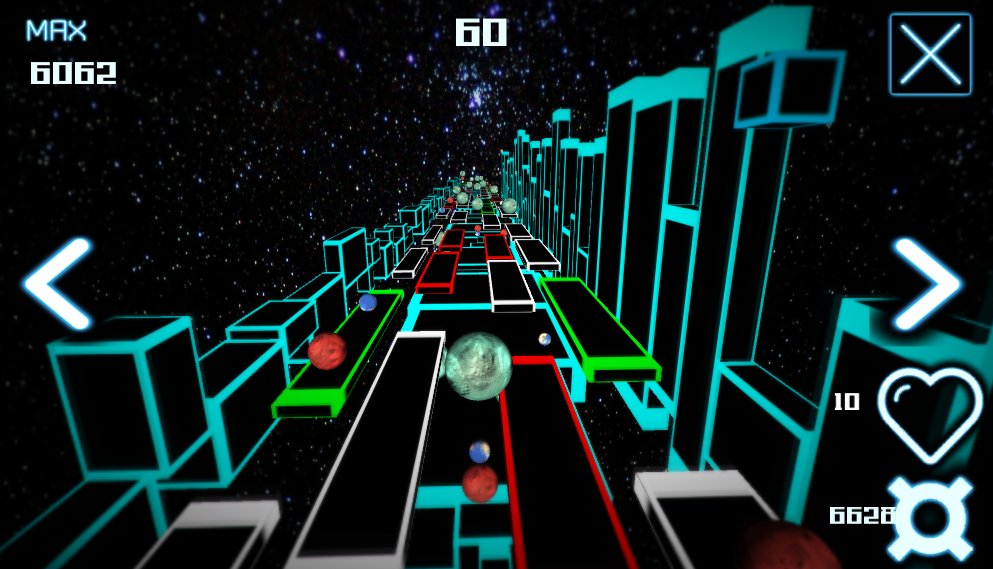This screenshot has width=993, height=569.
Task: Tap the coin currency icon
Action: (x=929, y=517)
